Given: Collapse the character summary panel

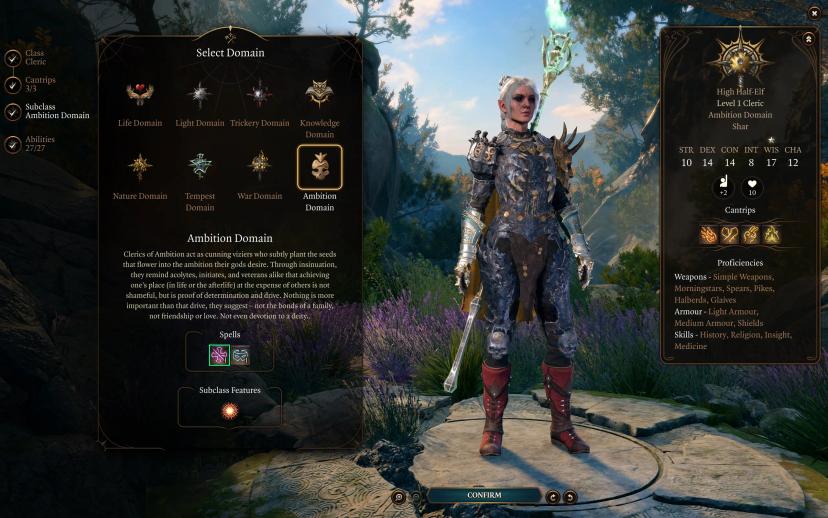Looking at the screenshot, I should tap(807, 38).
